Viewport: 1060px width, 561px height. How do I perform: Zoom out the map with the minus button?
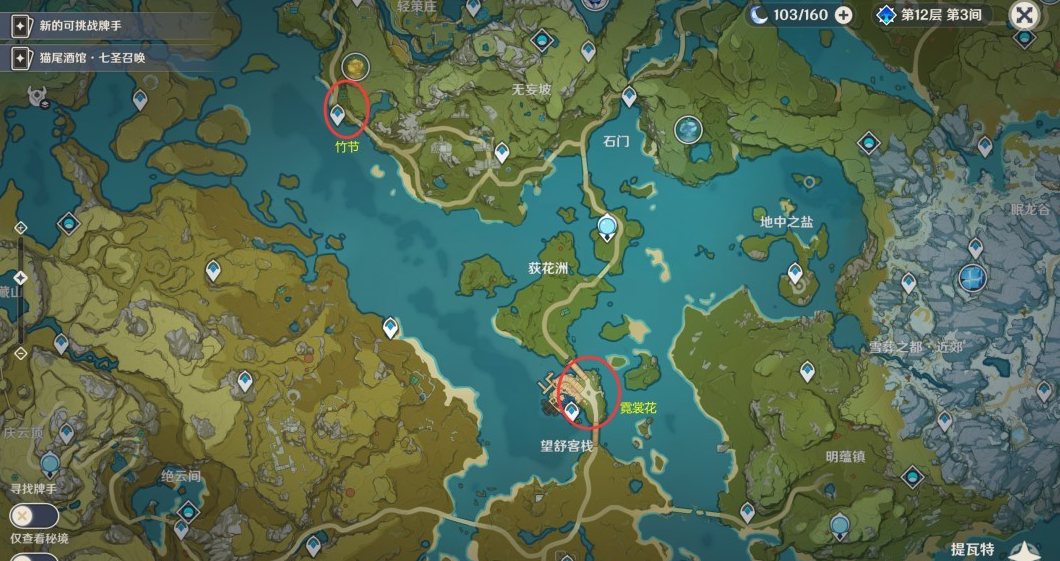[x=20, y=352]
